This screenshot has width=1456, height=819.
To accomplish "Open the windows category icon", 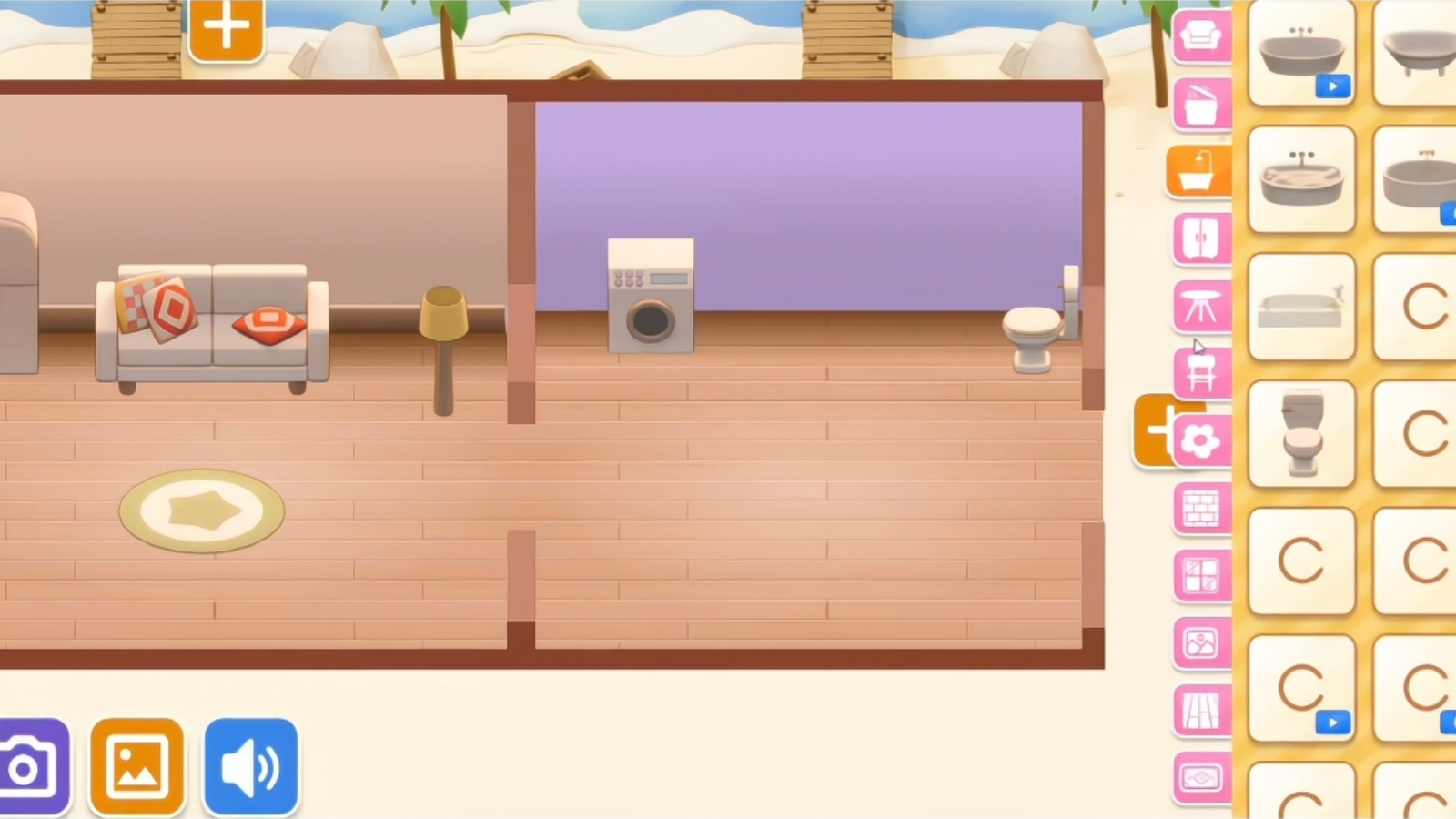I will (1201, 575).
